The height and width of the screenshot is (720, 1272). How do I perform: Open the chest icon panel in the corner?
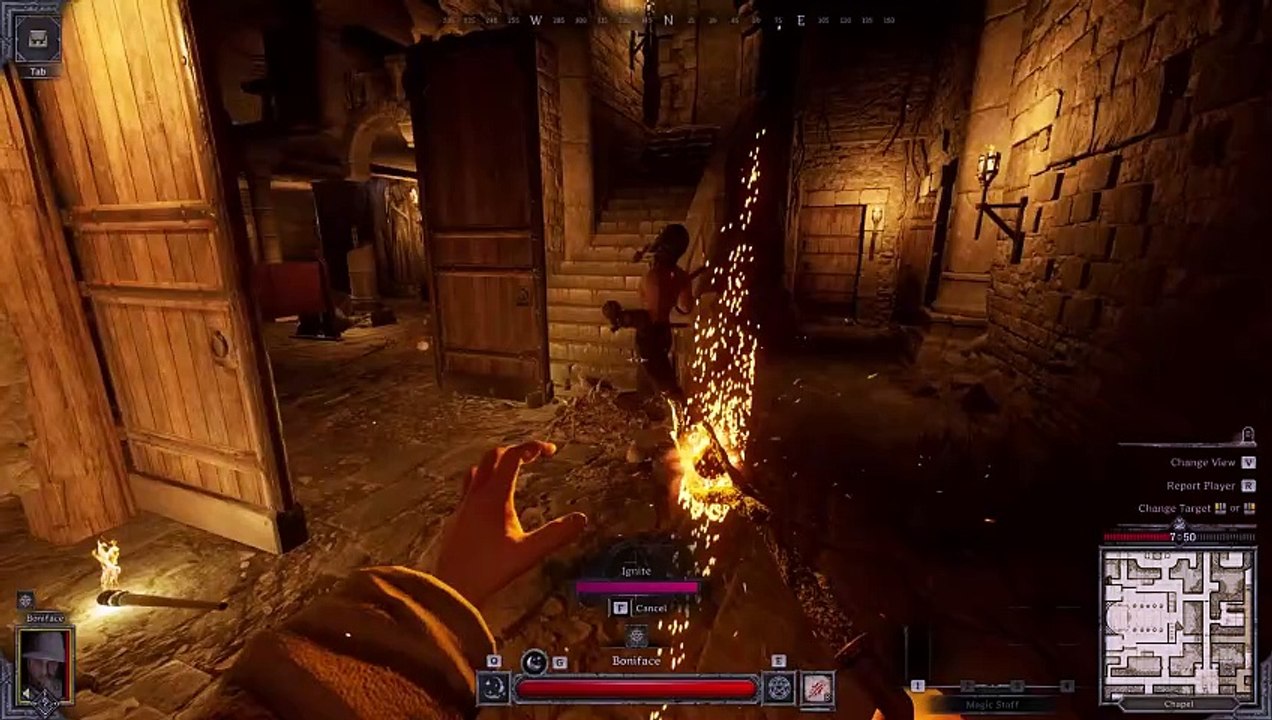38,39
